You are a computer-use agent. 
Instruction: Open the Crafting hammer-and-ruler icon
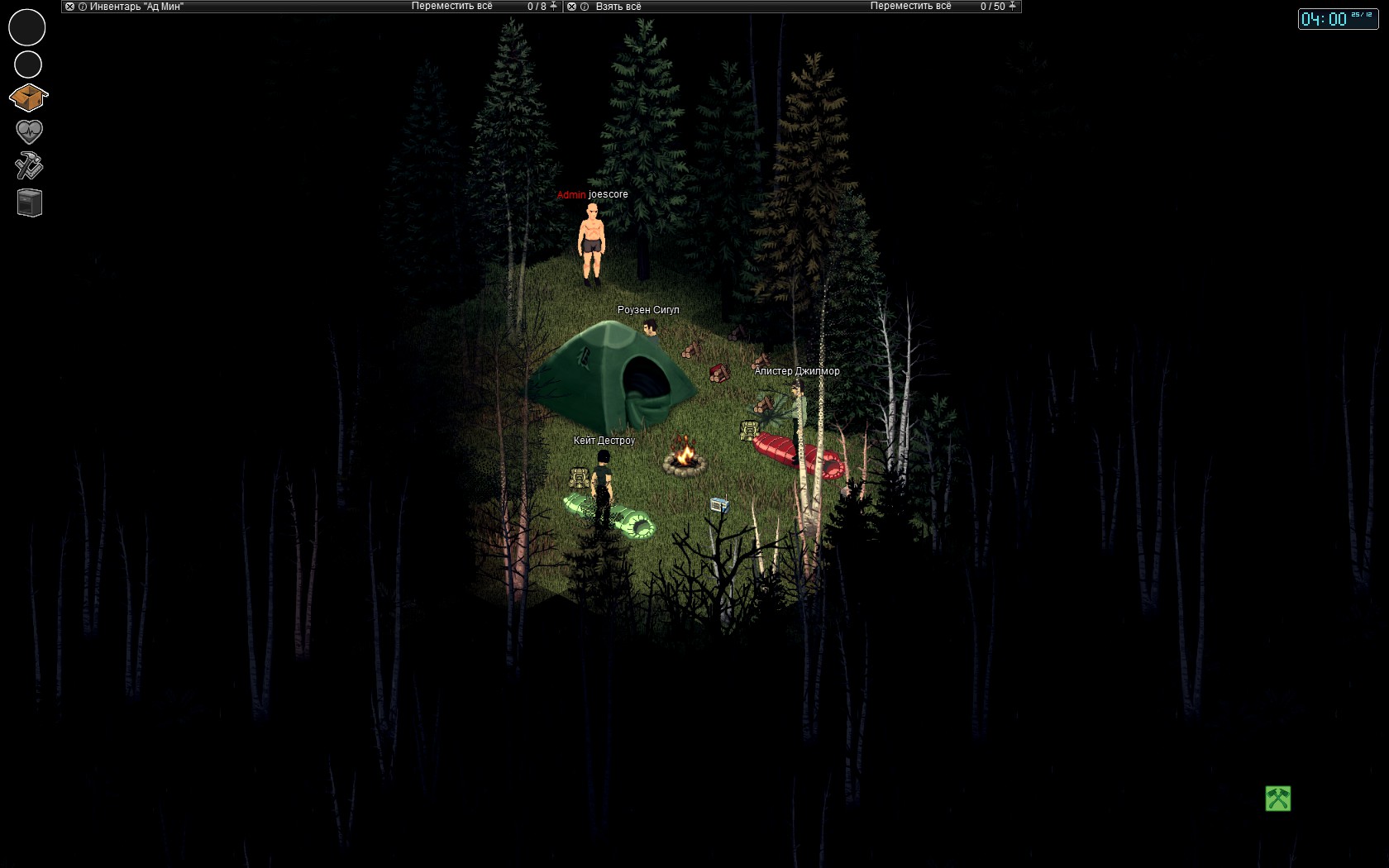(27, 166)
